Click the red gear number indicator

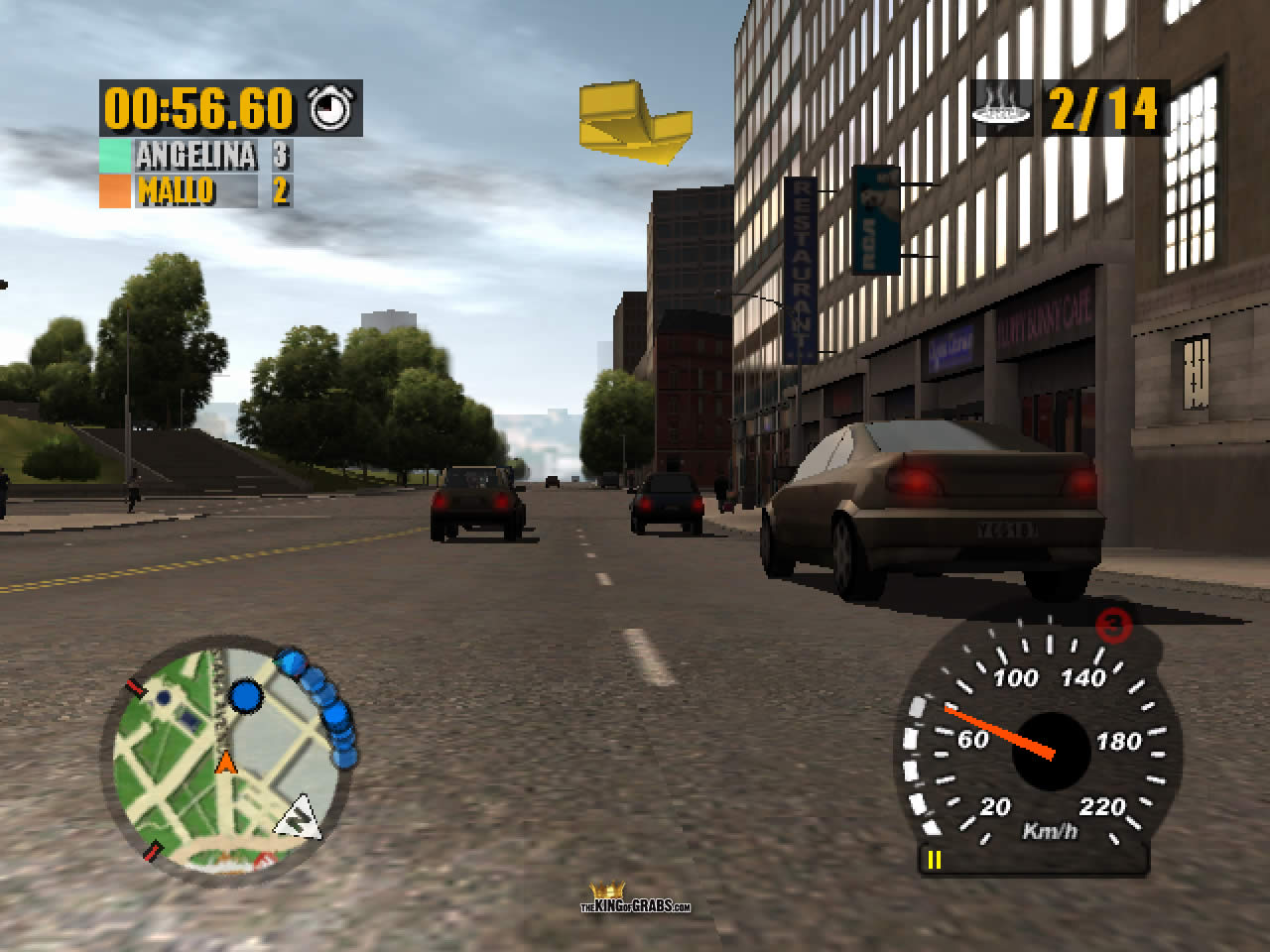point(1115,625)
